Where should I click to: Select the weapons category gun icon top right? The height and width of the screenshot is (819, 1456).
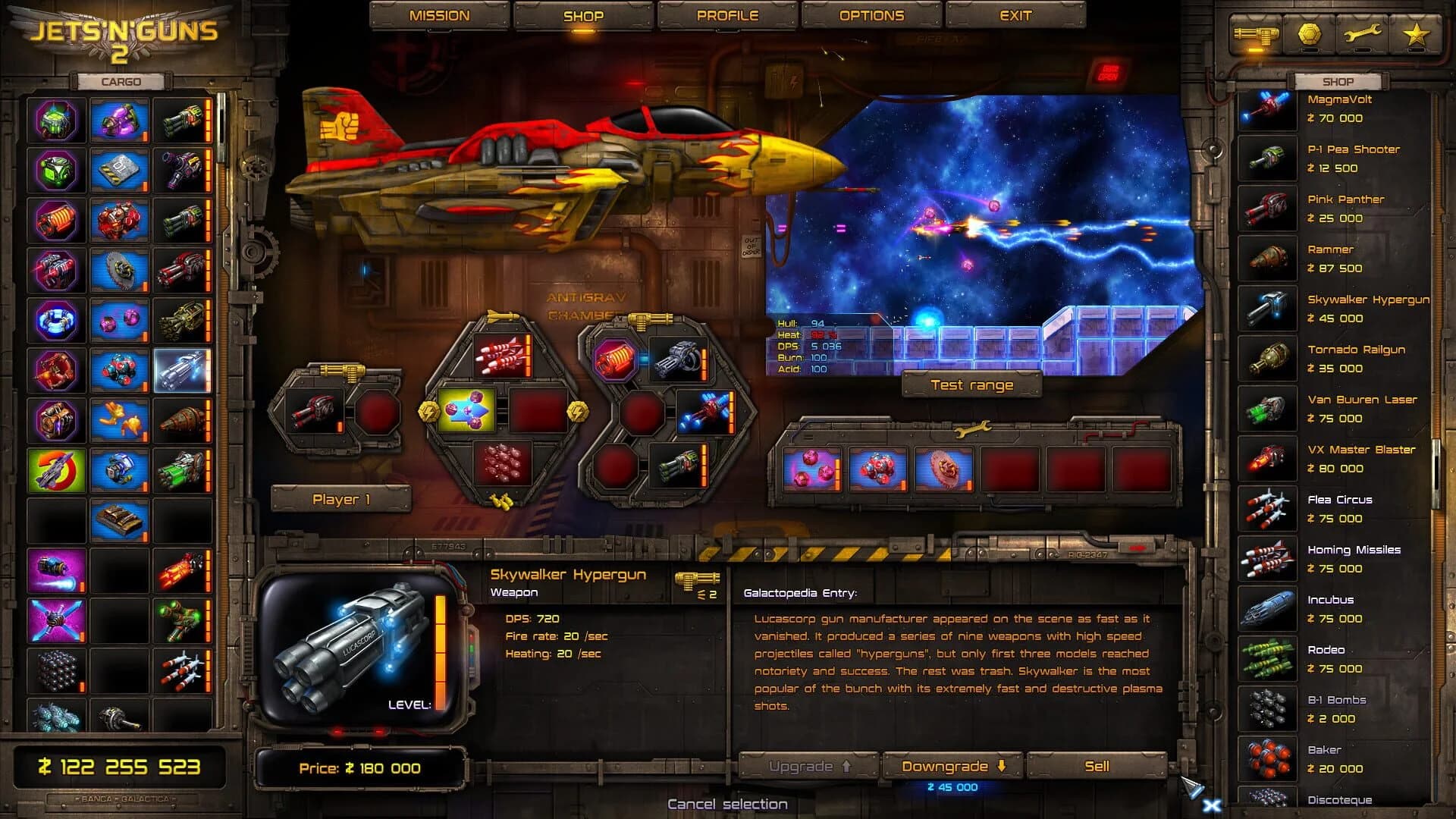1257,35
